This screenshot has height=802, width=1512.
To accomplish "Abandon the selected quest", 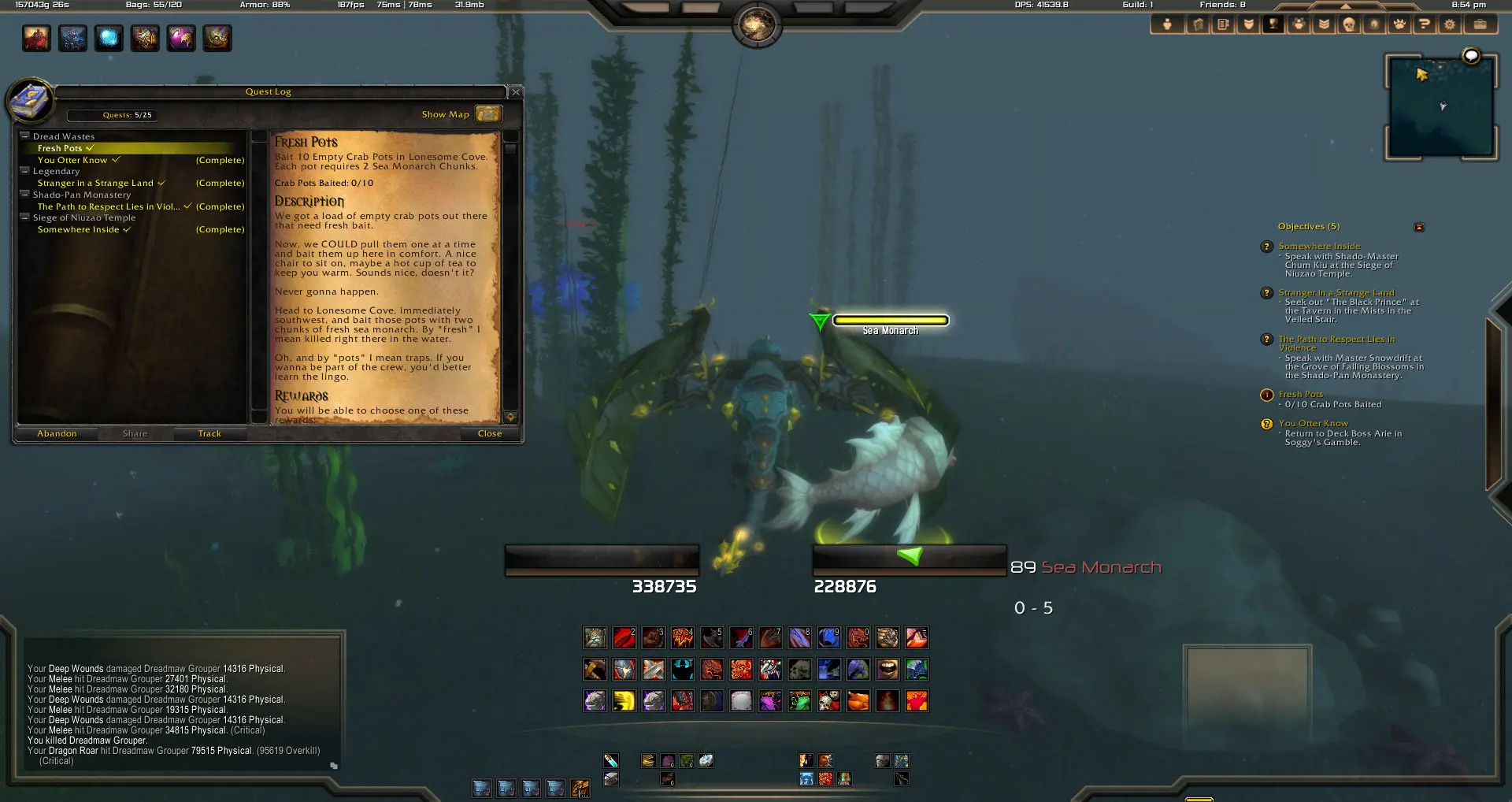I will (x=57, y=433).
